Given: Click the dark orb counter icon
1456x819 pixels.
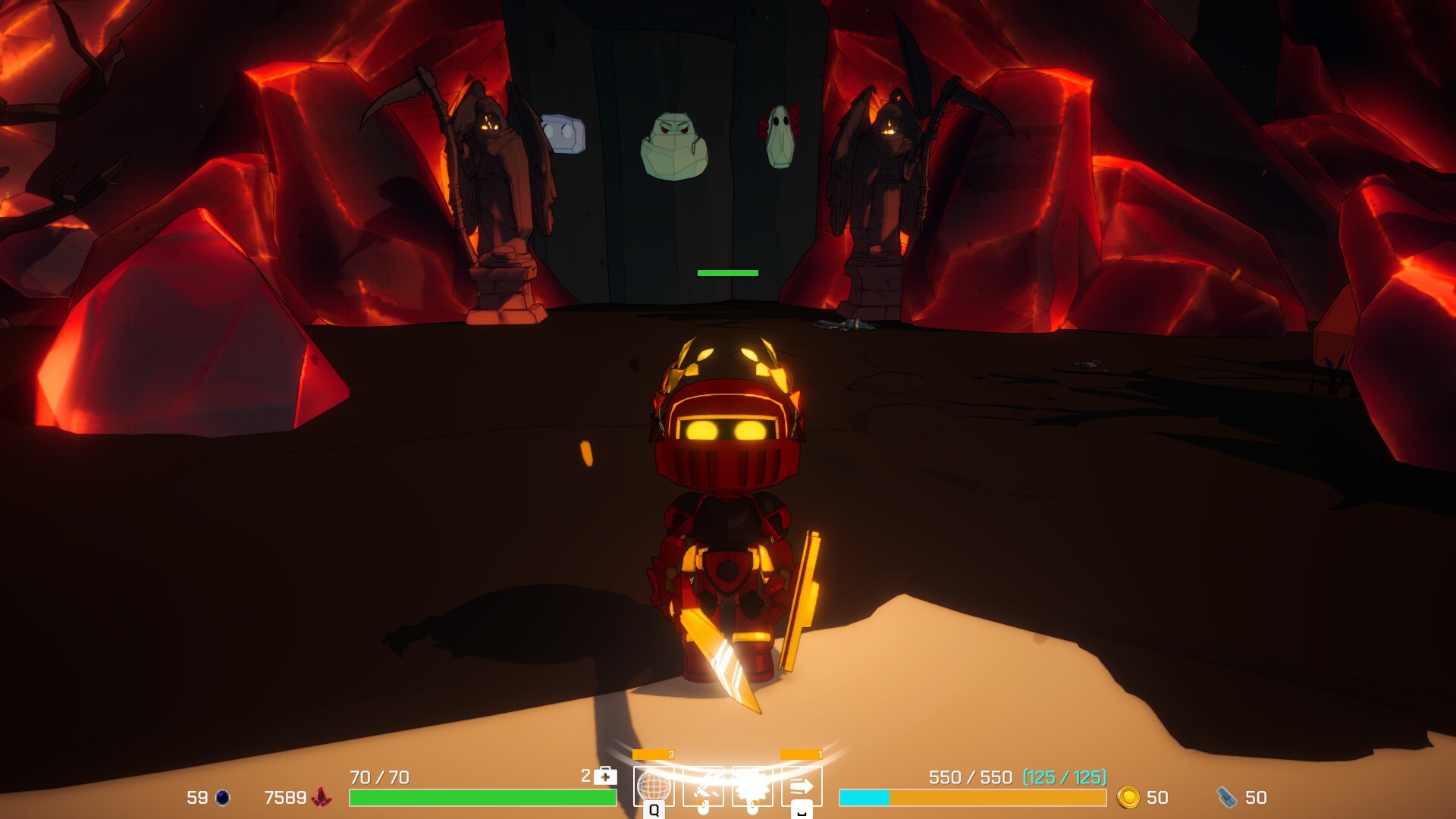Looking at the screenshot, I should click(x=223, y=797).
